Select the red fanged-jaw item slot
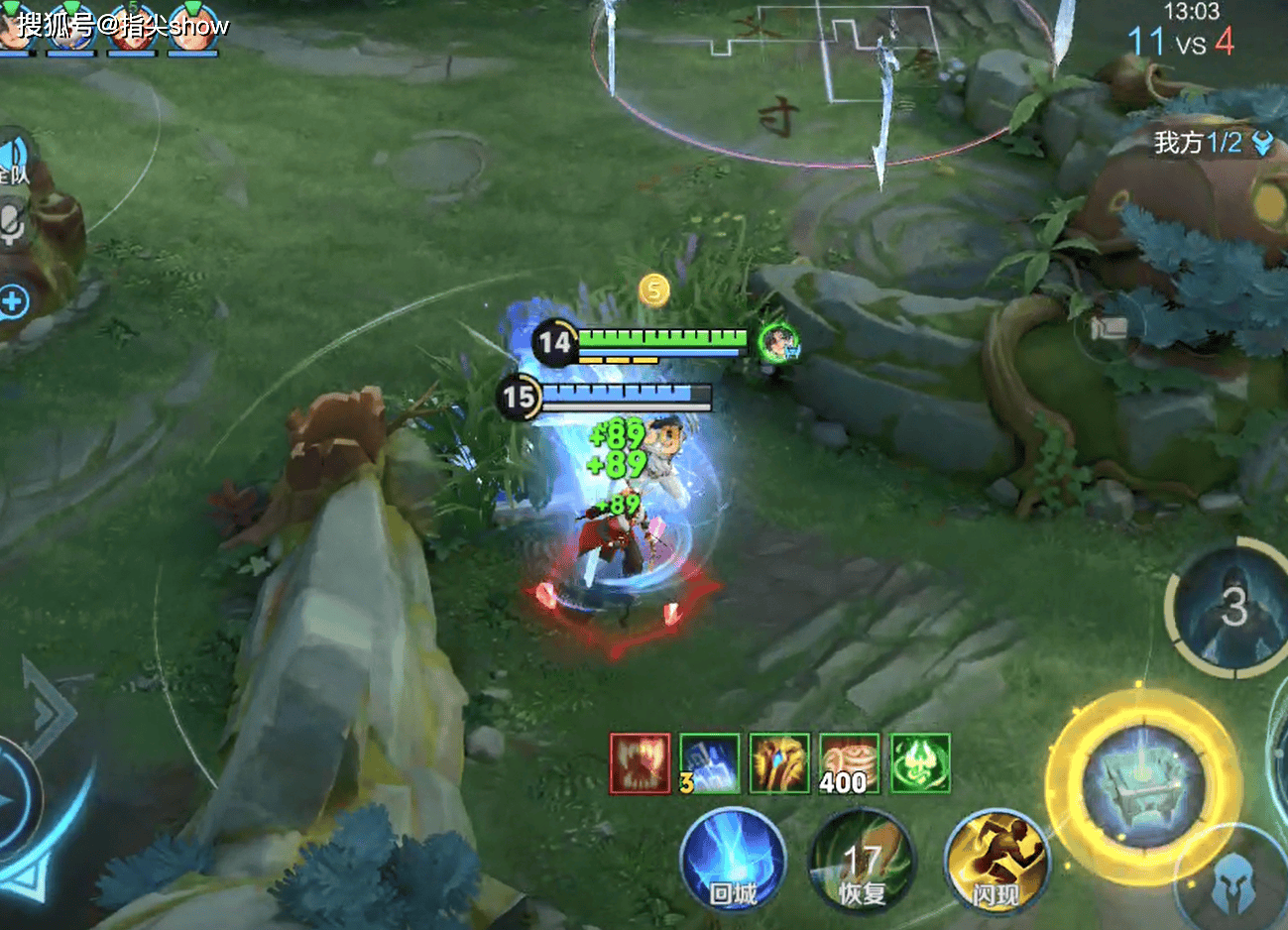Image resolution: width=1288 pixels, height=930 pixels. 640,763
